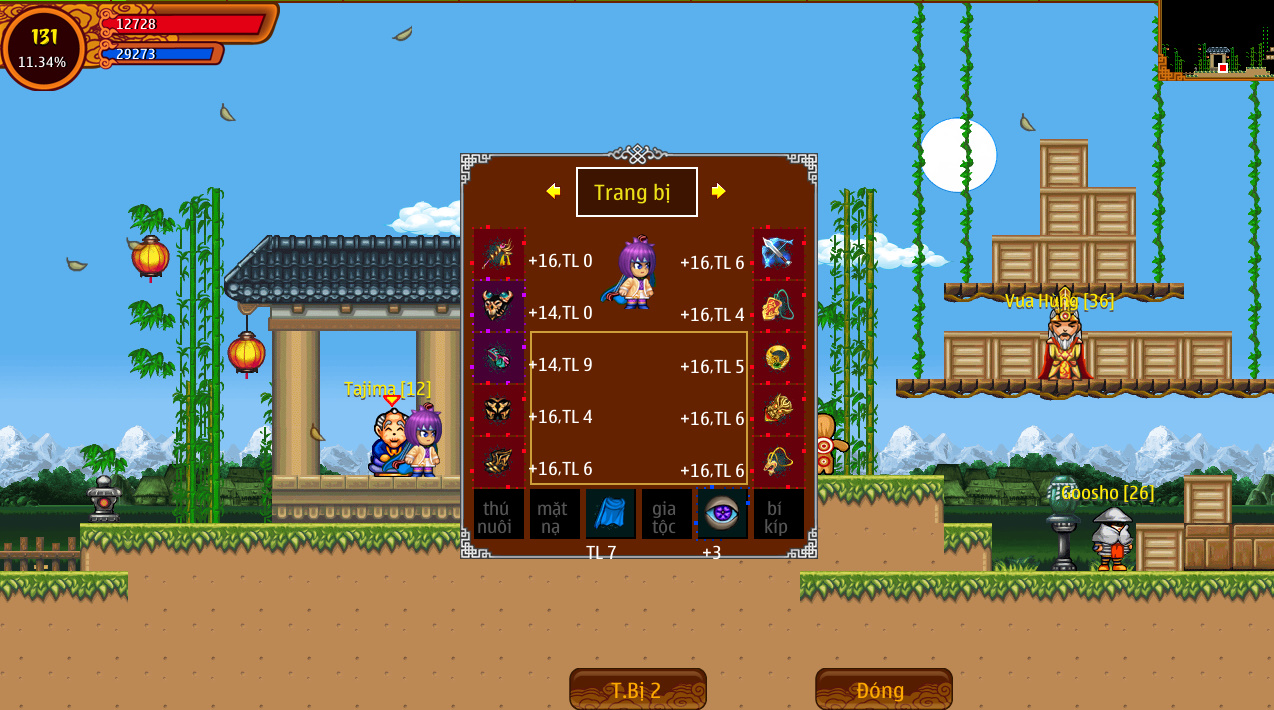Select the blue cape slot
This screenshot has height=710, width=1274.
pyautogui.click(x=610, y=514)
